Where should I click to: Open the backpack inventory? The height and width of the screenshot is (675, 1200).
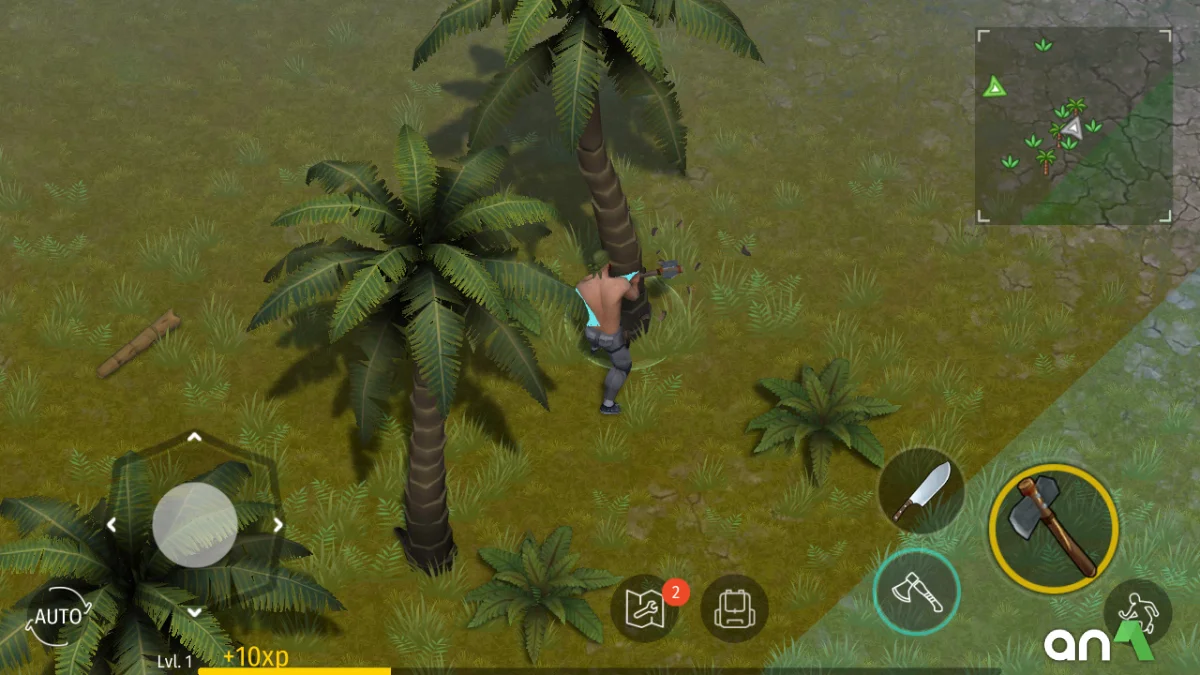(734, 608)
